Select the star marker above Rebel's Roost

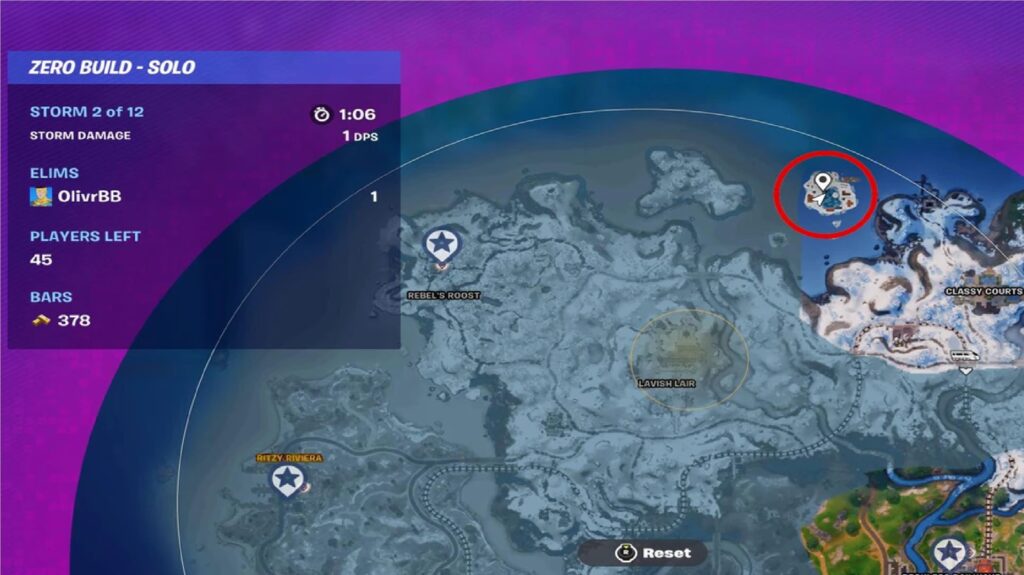[440, 244]
